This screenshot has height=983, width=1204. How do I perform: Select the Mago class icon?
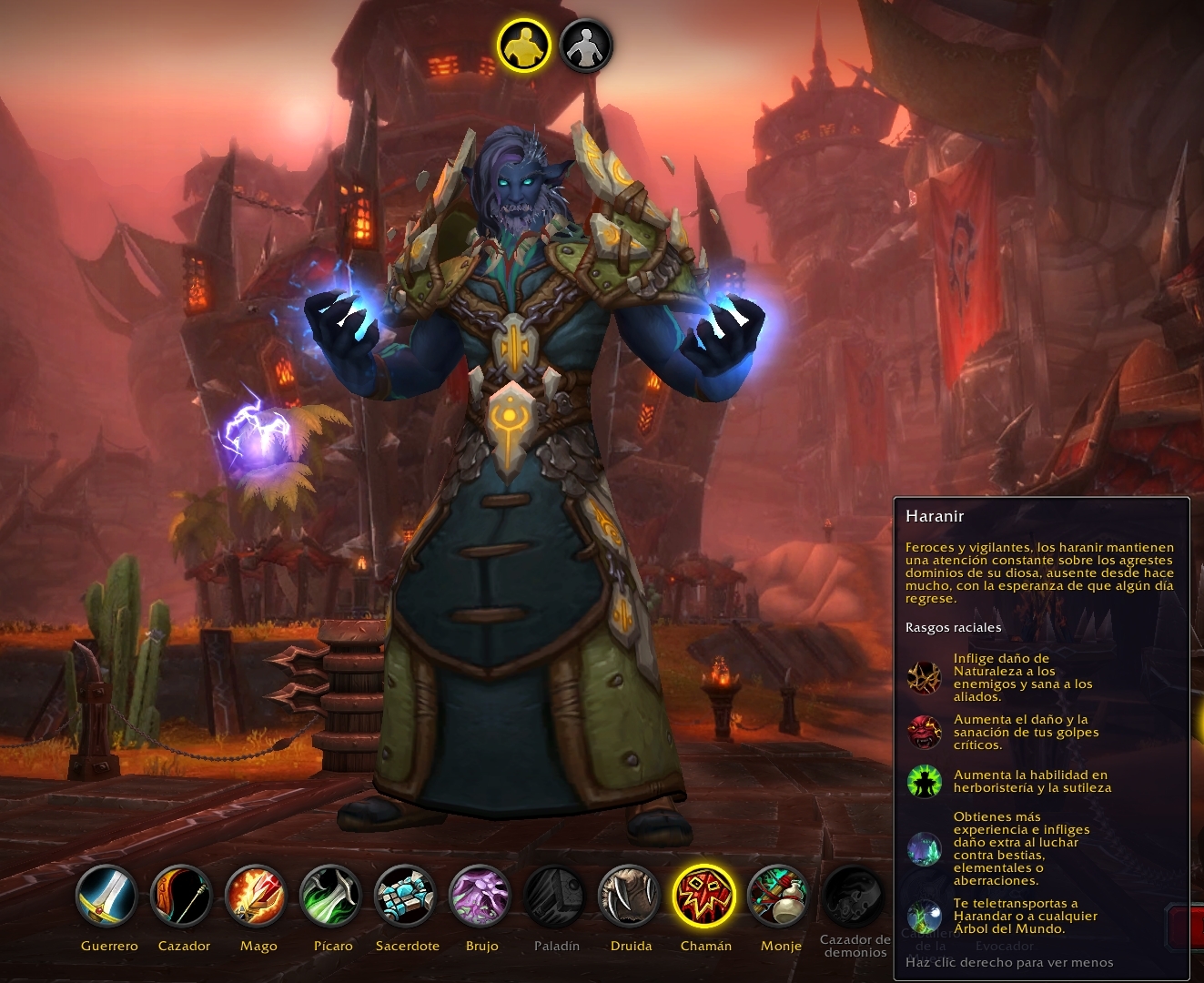pyautogui.click(x=258, y=896)
